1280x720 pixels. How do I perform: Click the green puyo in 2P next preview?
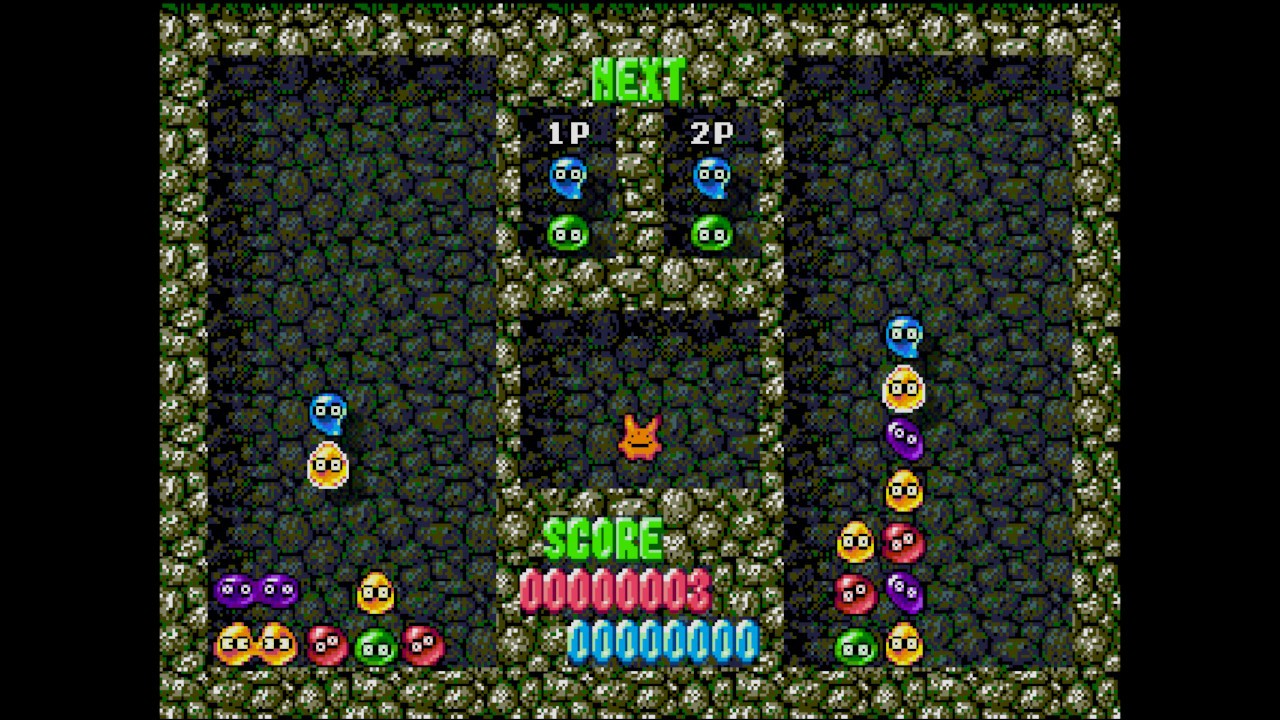711,233
